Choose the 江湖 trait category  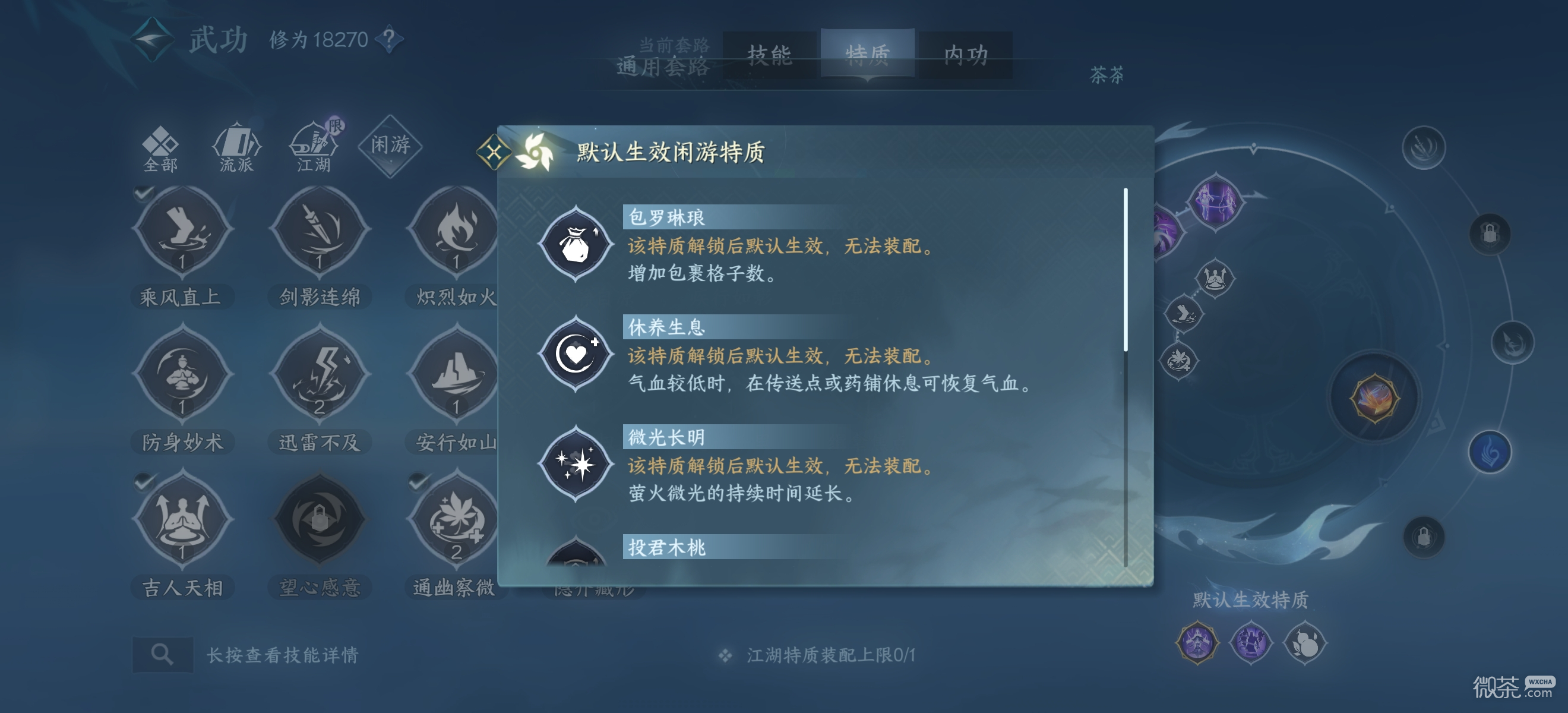pyautogui.click(x=314, y=148)
